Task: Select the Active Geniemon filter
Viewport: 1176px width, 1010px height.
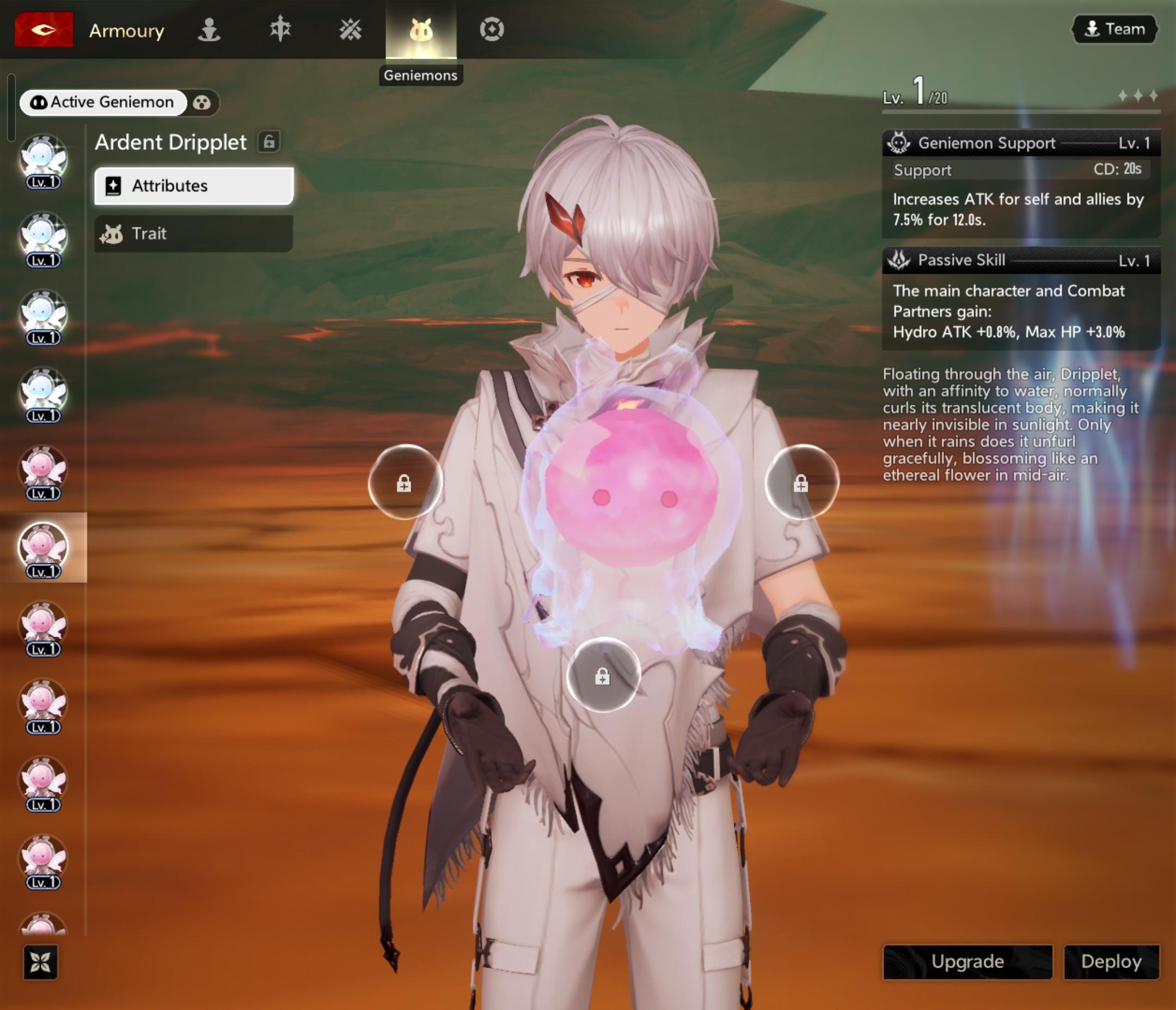Action: pyautogui.click(x=103, y=103)
